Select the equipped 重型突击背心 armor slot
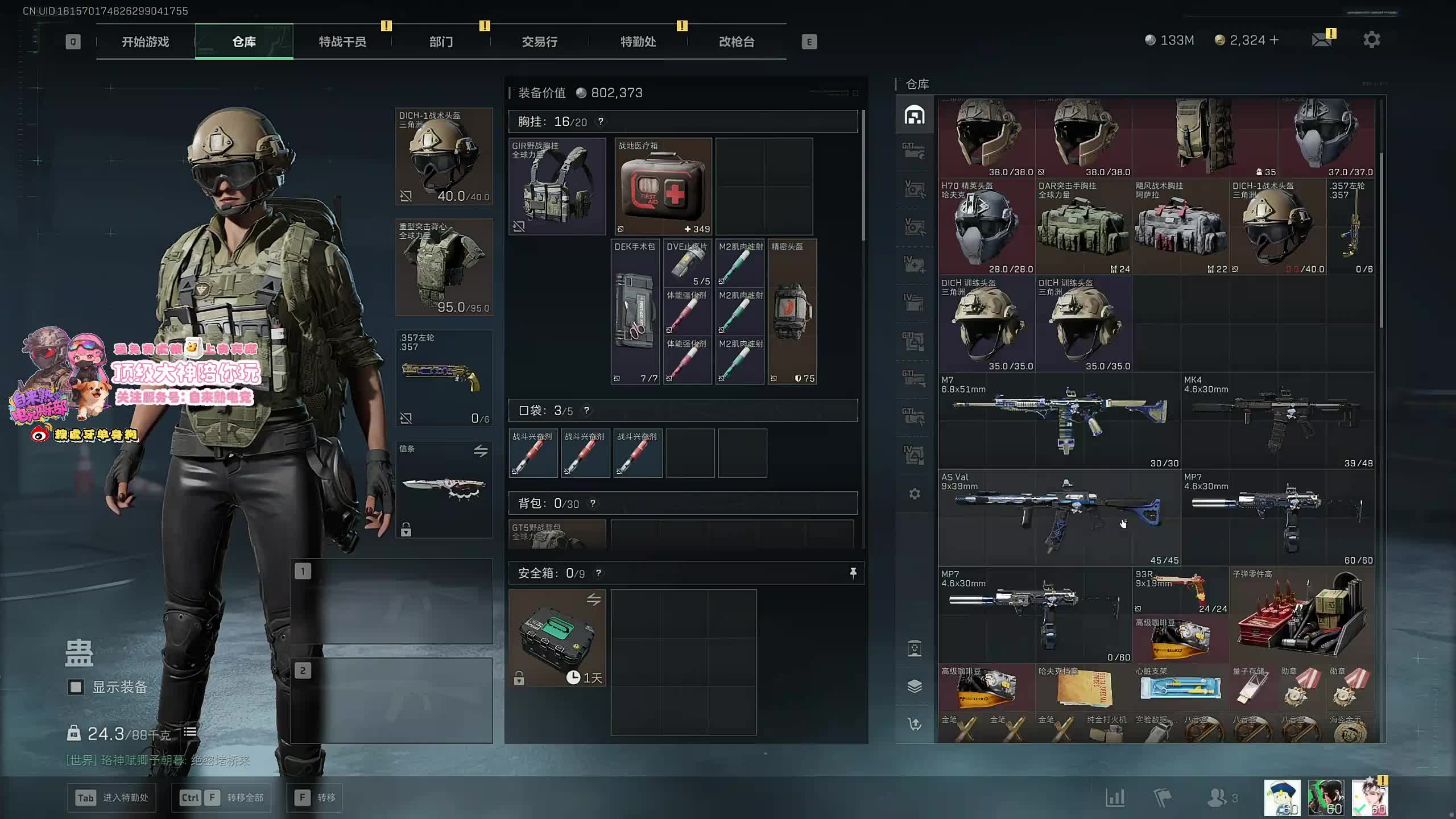 (444, 267)
